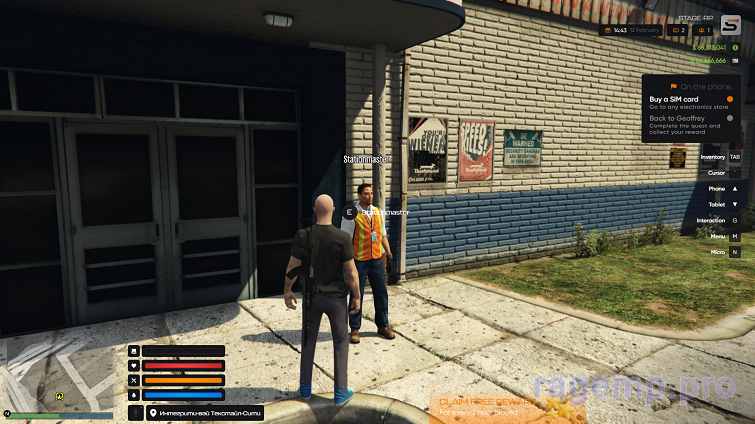Open the Interaction menu entry

[720, 220]
